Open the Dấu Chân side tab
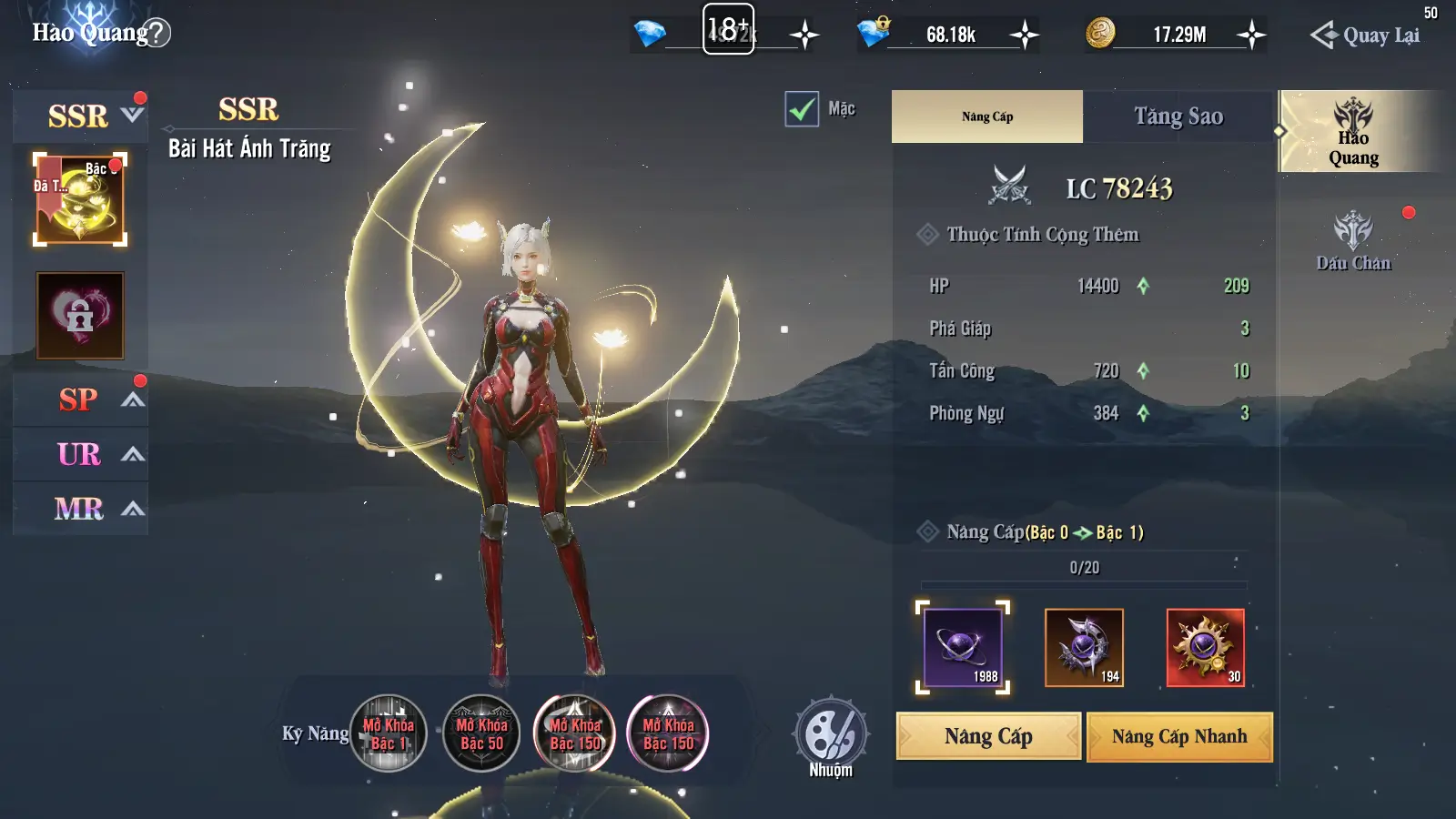The width and height of the screenshot is (1456, 819). click(1353, 241)
